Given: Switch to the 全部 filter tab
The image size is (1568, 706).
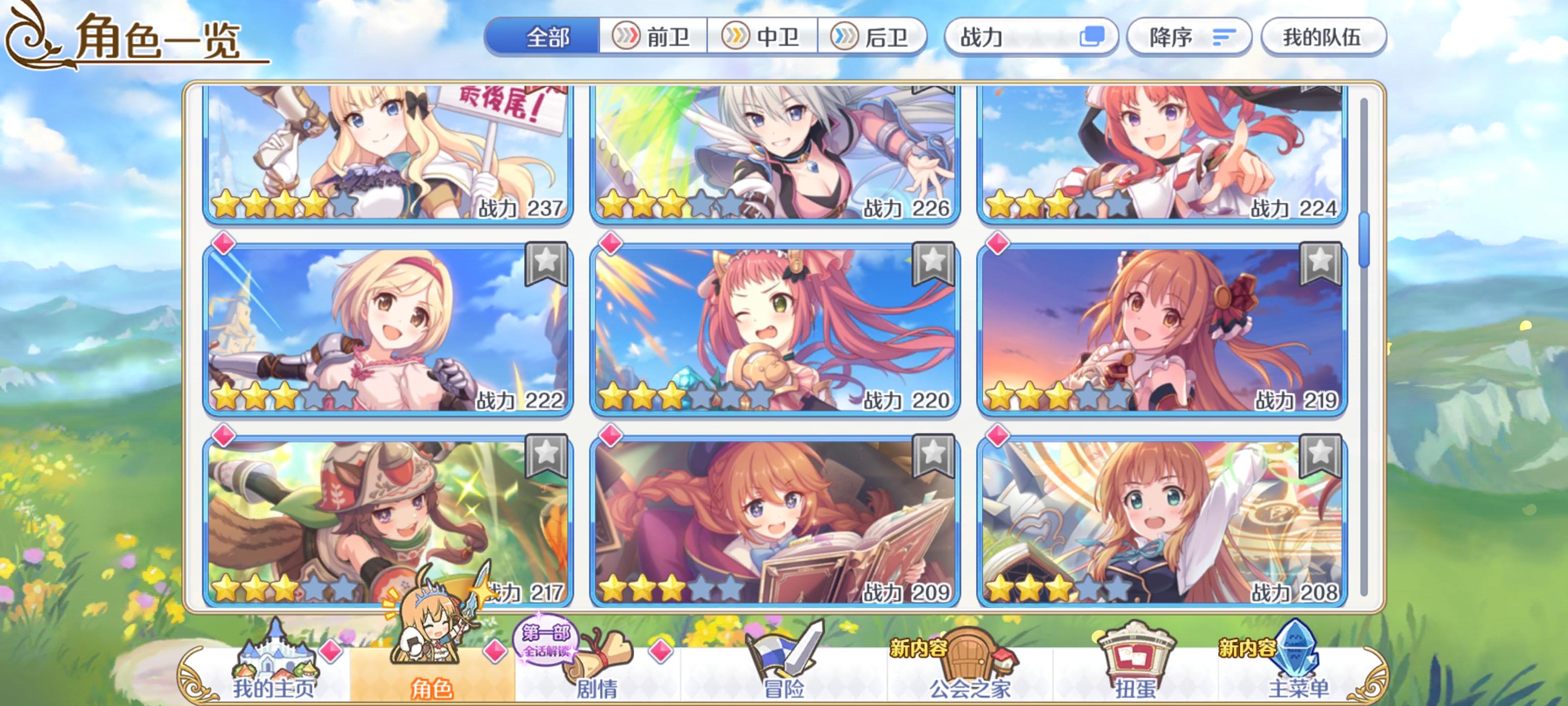Looking at the screenshot, I should 547,37.
